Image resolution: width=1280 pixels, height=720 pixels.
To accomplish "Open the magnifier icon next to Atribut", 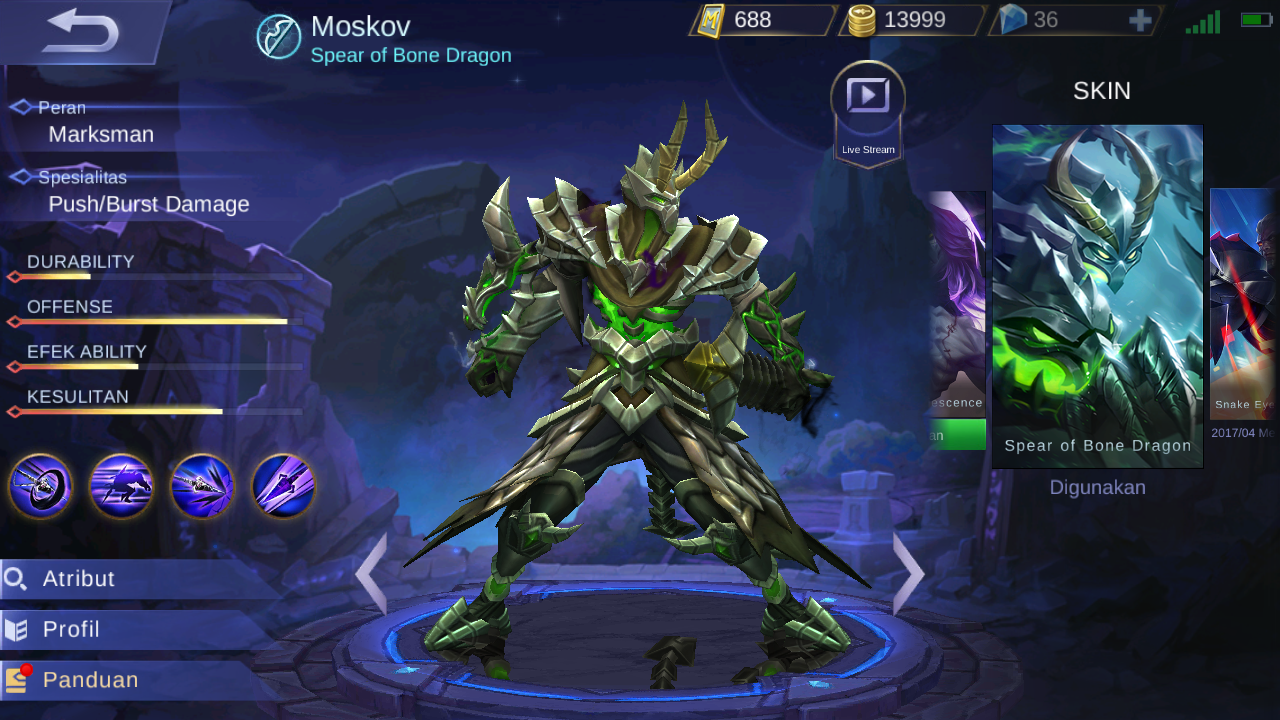I will tap(17, 578).
